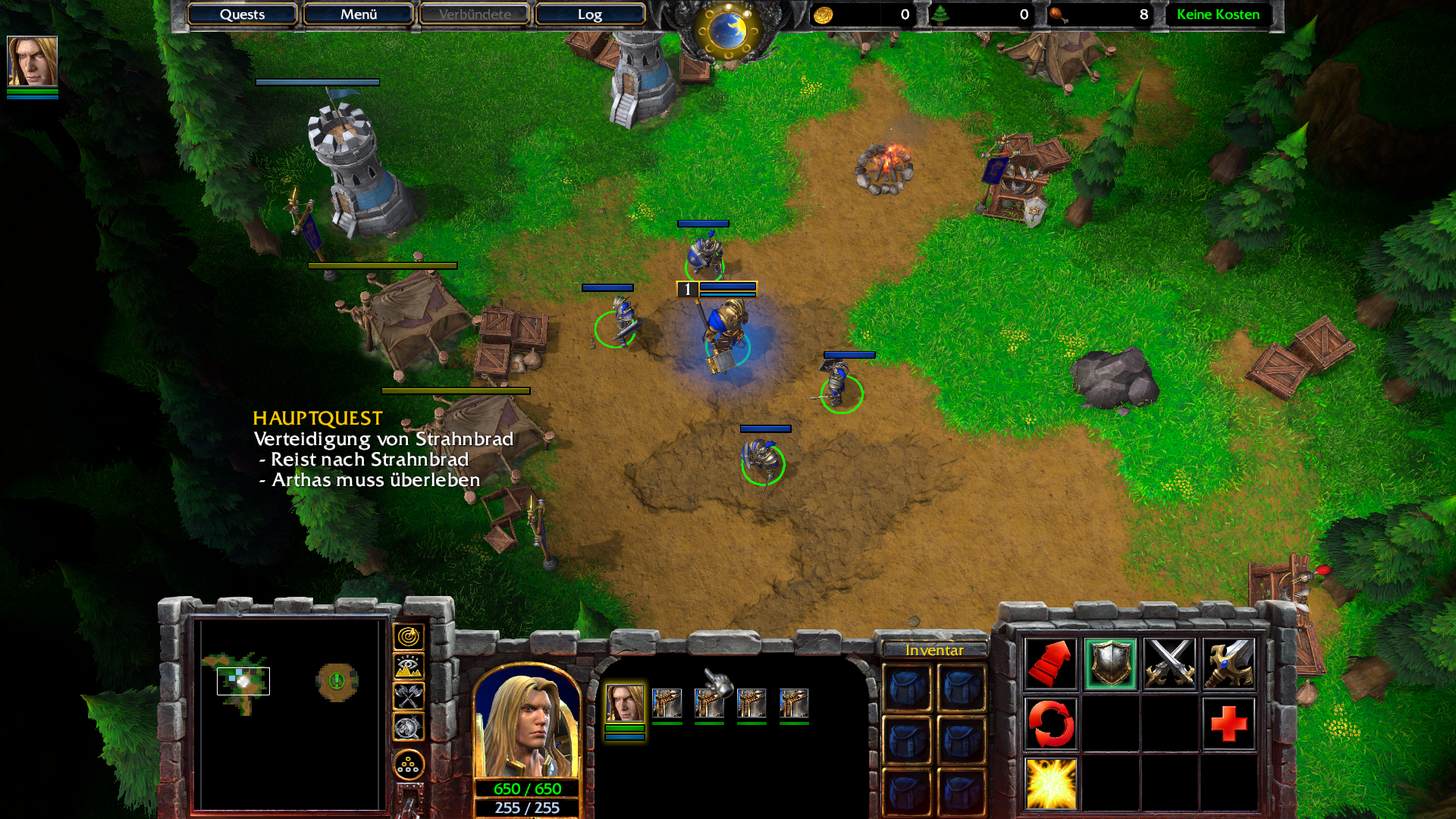1456x819 pixels.
Task: Cast the Holy Light ability
Action: (x=1050, y=783)
